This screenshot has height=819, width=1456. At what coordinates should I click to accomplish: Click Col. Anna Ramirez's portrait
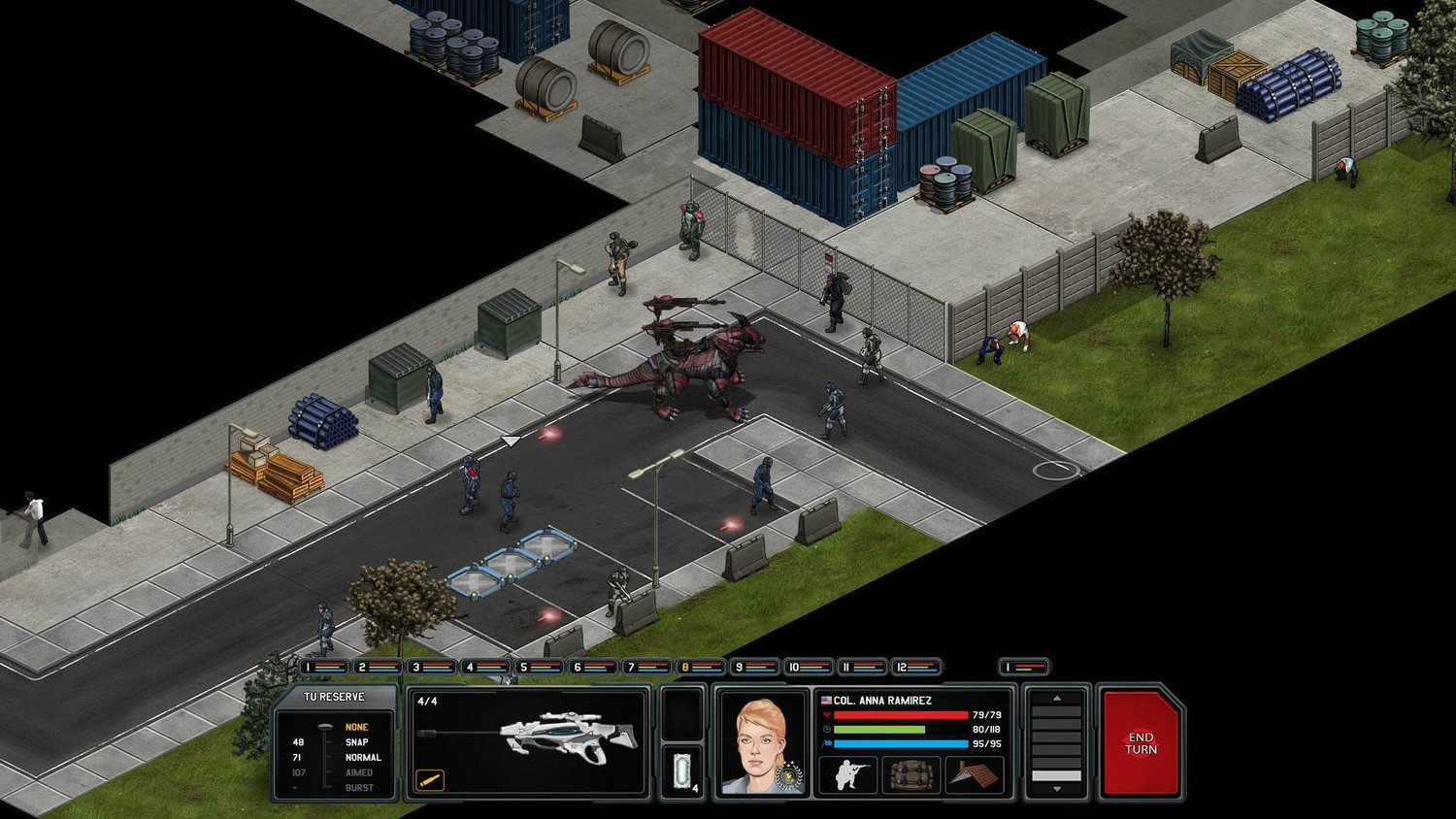(762, 744)
